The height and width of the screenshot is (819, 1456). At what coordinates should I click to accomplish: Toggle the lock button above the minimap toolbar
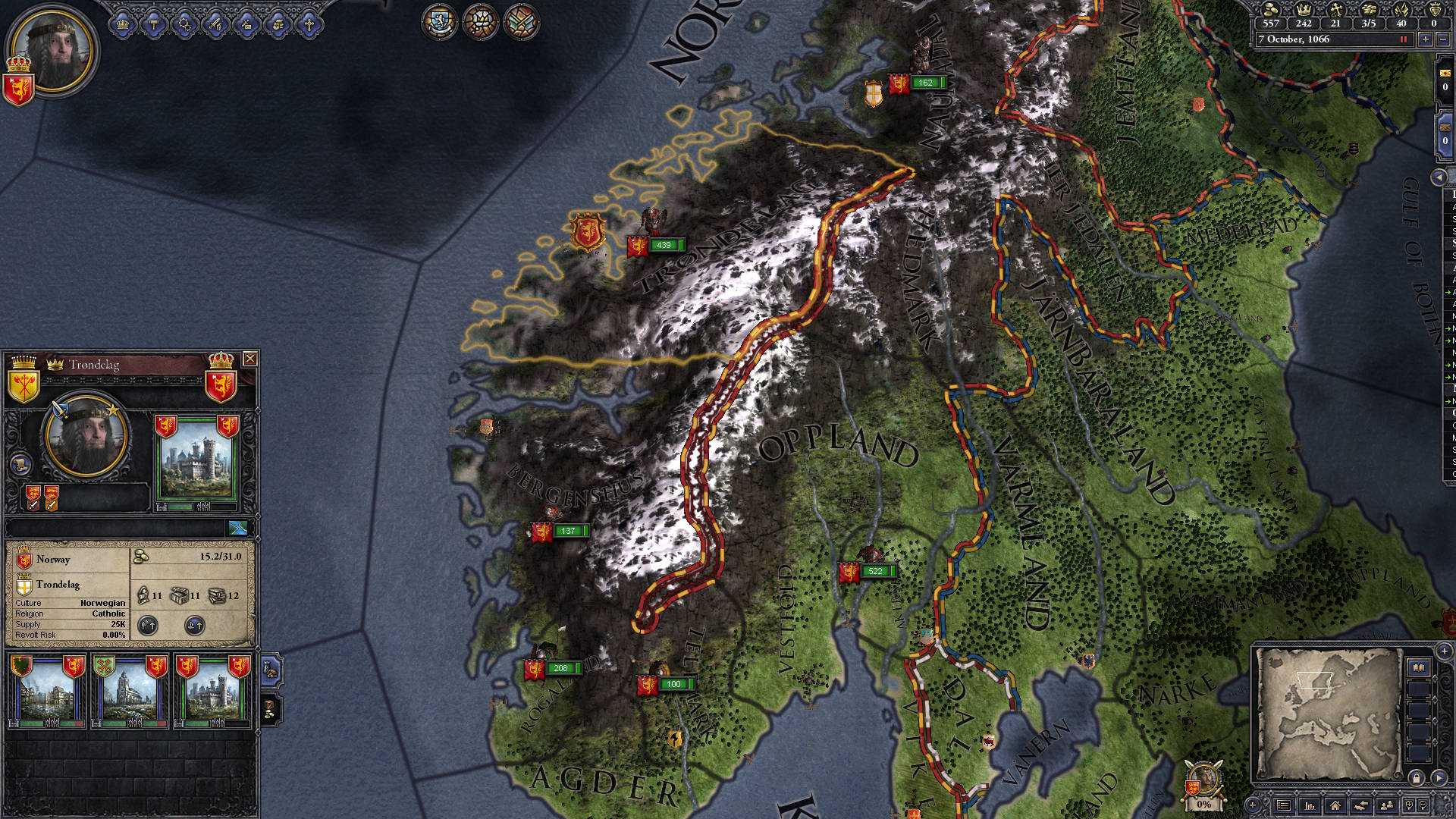[1417, 777]
